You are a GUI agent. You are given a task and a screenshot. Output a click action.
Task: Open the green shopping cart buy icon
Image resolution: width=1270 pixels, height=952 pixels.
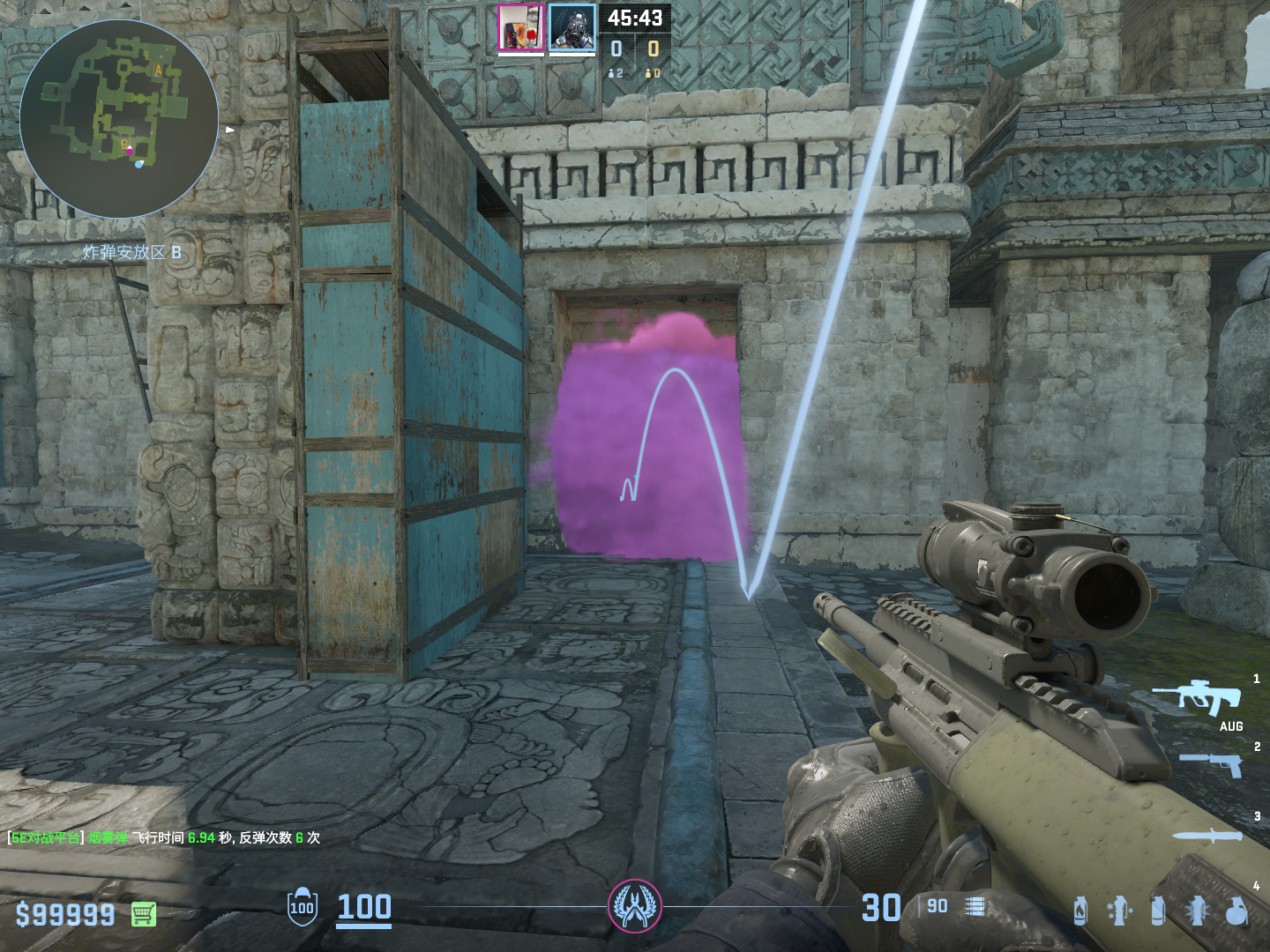(x=144, y=914)
